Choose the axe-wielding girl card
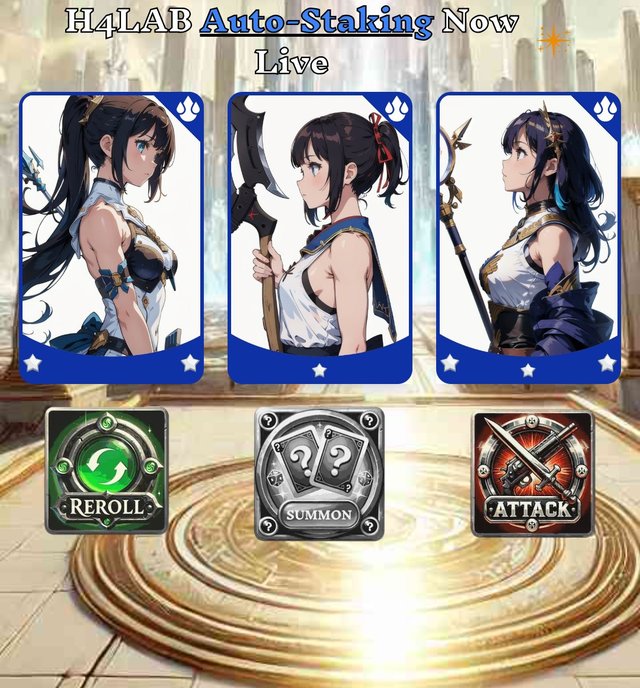640x688 pixels. click(320, 238)
